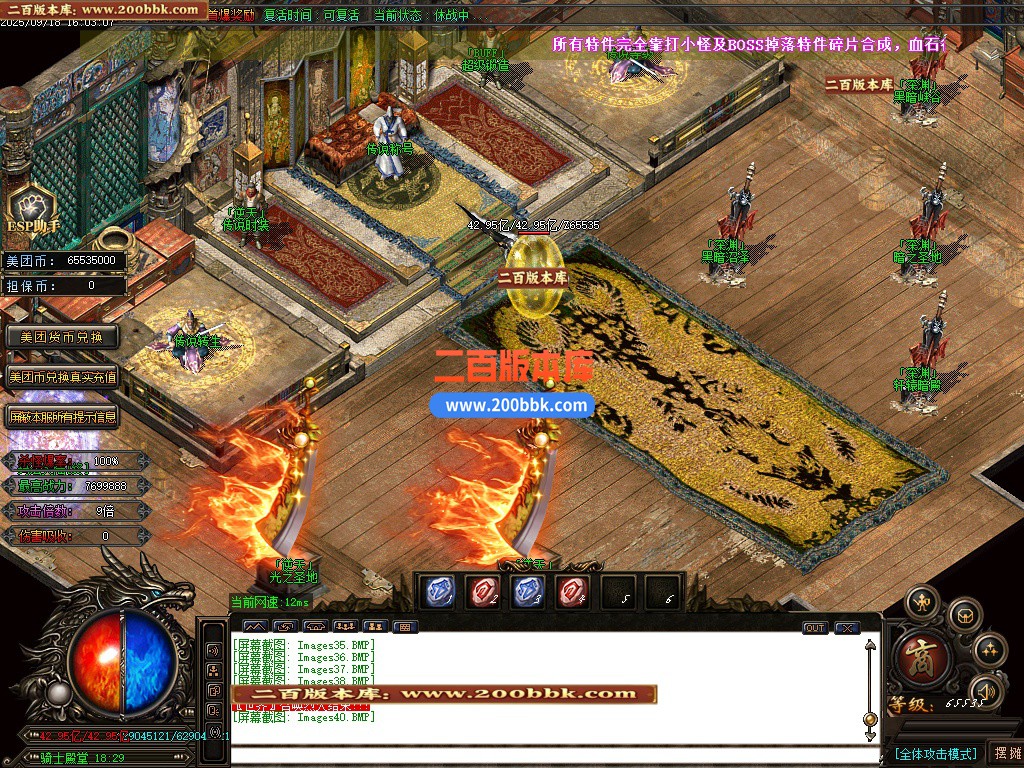
Task: Use the blue rune in hotbar slot 1
Action: pos(437,592)
